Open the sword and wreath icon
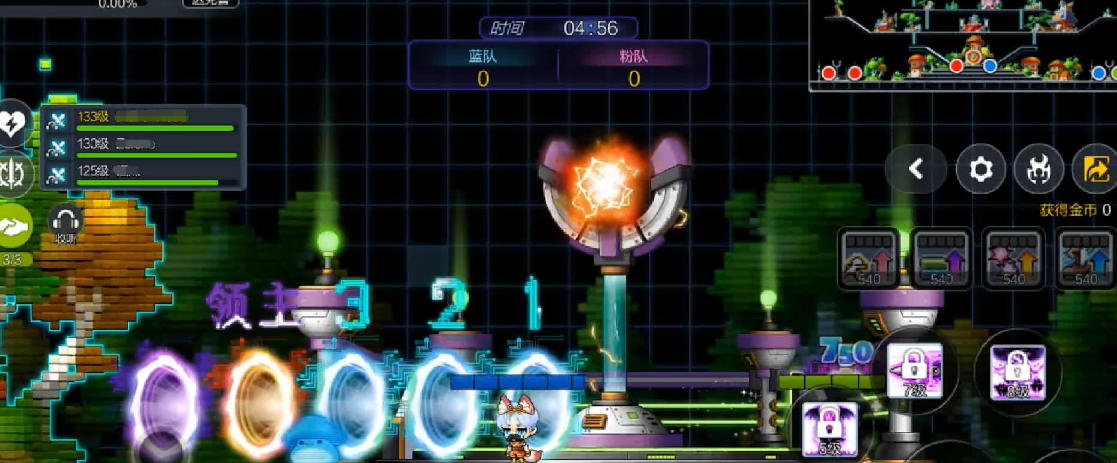 pos(14,174)
